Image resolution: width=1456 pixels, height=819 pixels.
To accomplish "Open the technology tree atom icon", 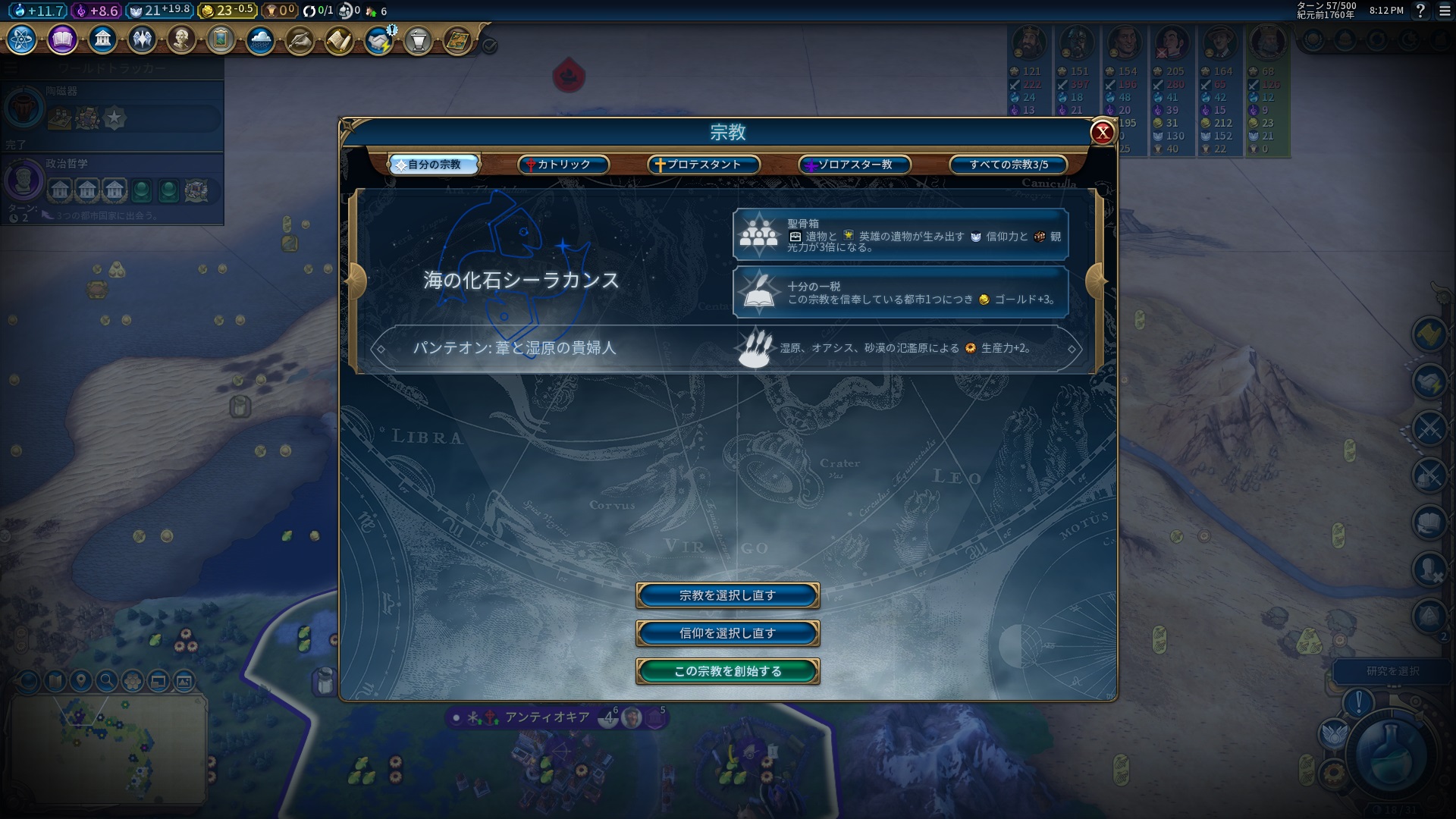I will click(x=21, y=39).
